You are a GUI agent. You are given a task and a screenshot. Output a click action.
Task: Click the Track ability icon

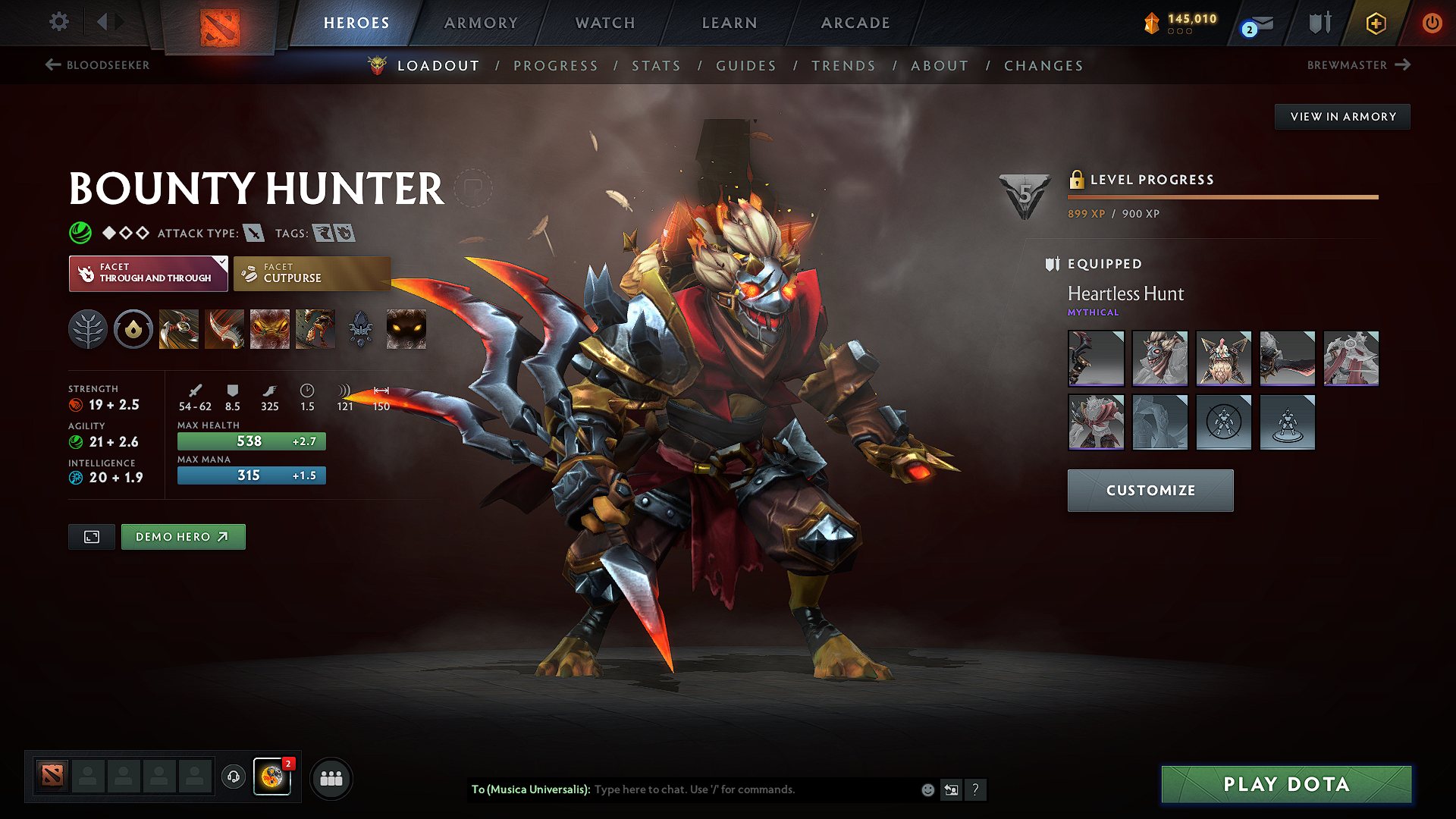(315, 328)
